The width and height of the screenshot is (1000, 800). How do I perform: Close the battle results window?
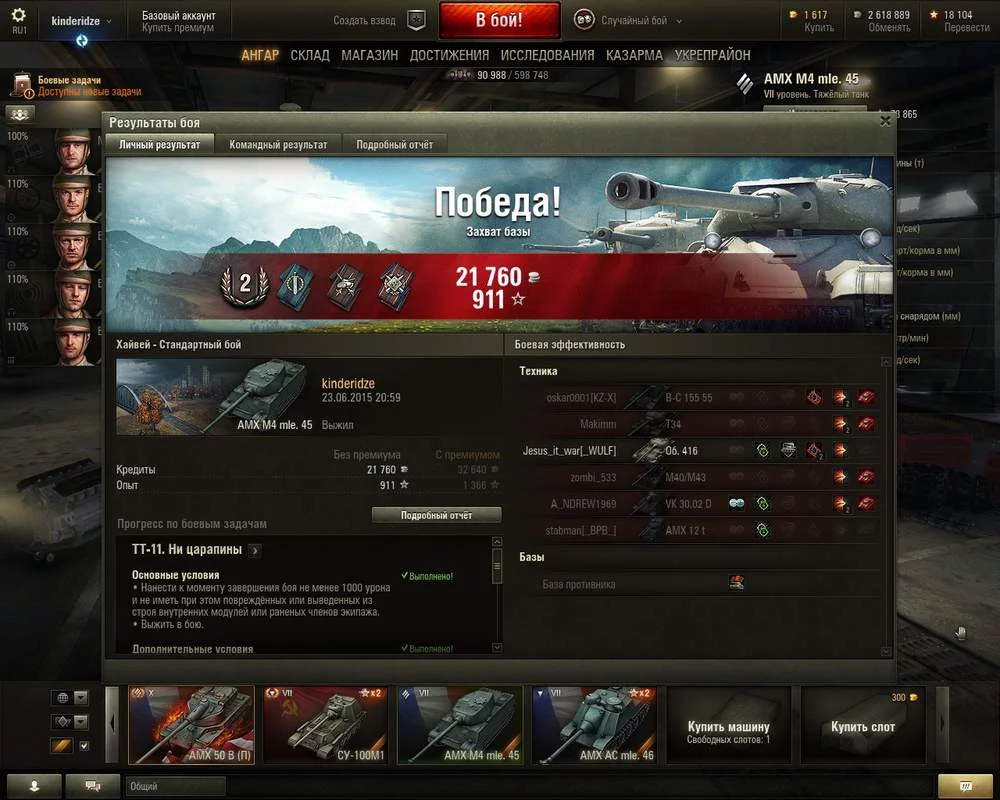click(884, 121)
